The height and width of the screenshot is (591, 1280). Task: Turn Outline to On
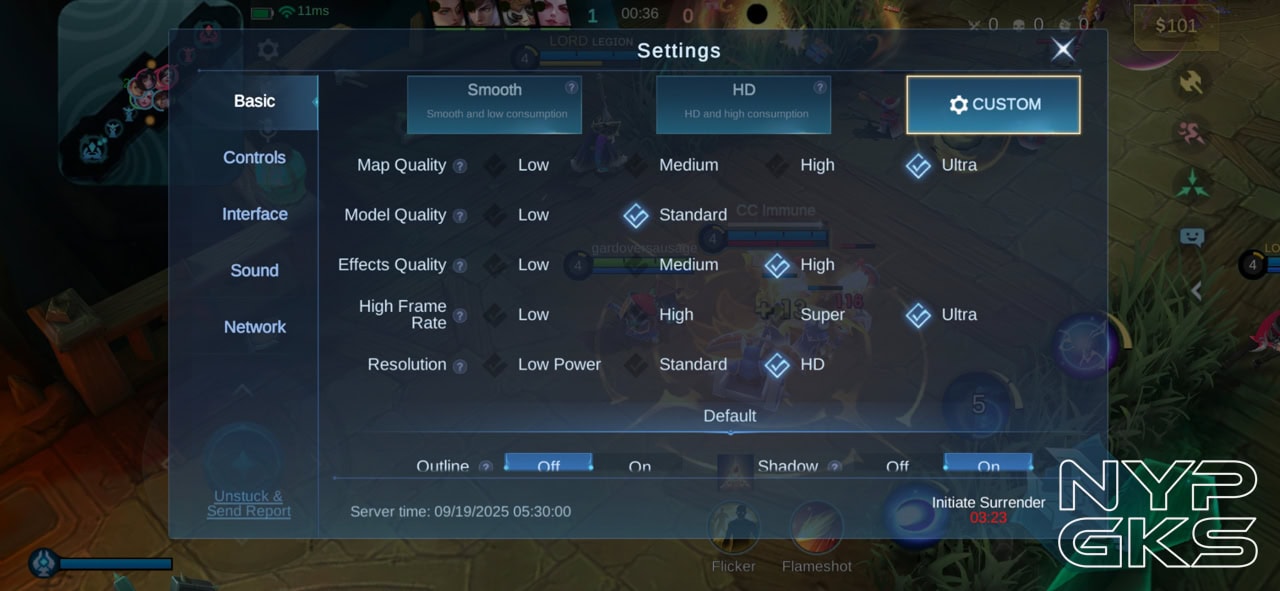point(639,465)
